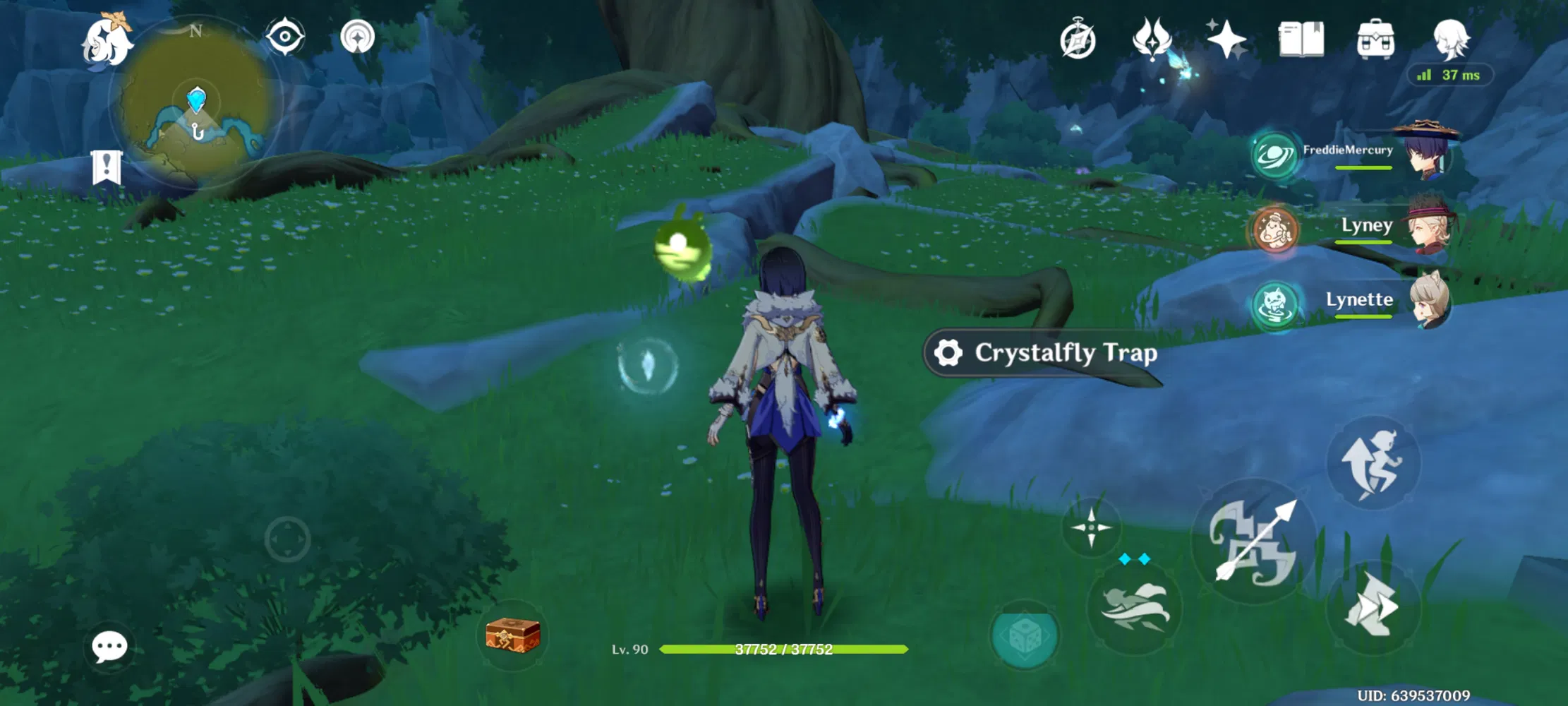The width and height of the screenshot is (1568, 706).
Task: Interact with the Crystalfly Trap
Action: coord(1043,352)
